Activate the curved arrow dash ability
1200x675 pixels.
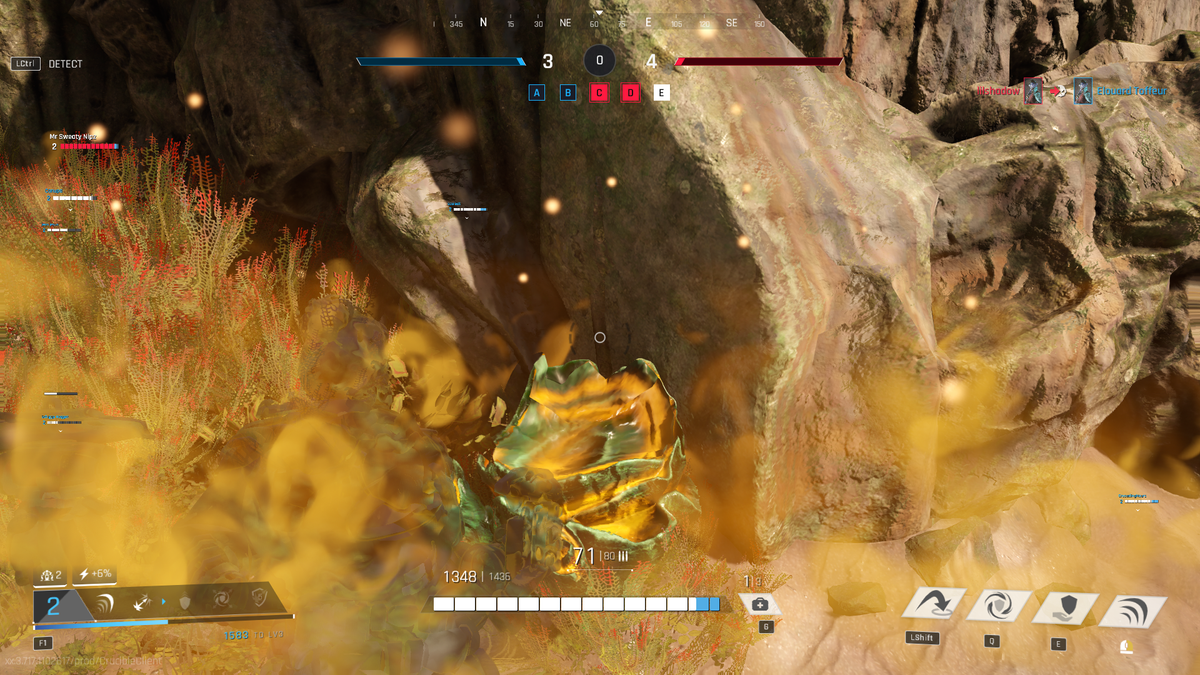pos(933,605)
